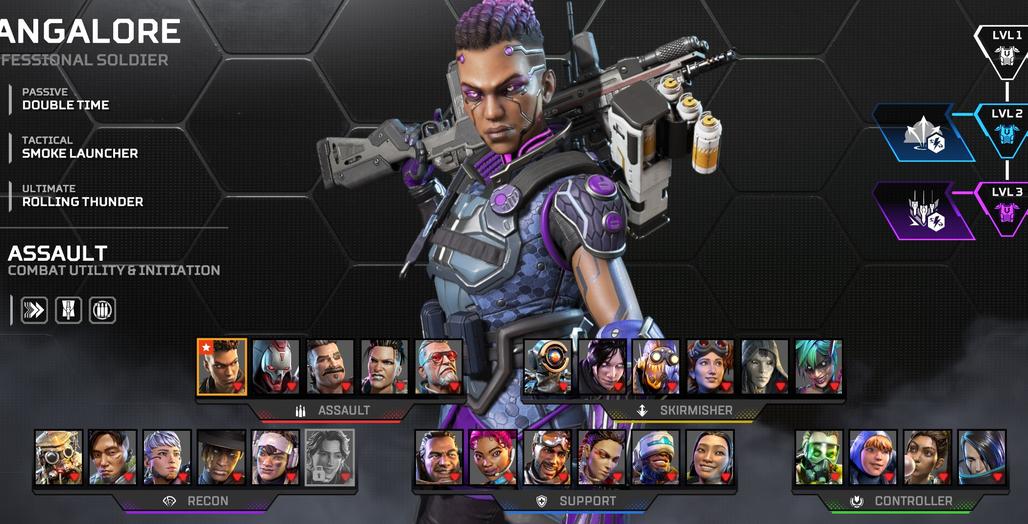Pick Wraith from the Skirmisher row
This screenshot has height=524, width=1028.
click(x=602, y=366)
